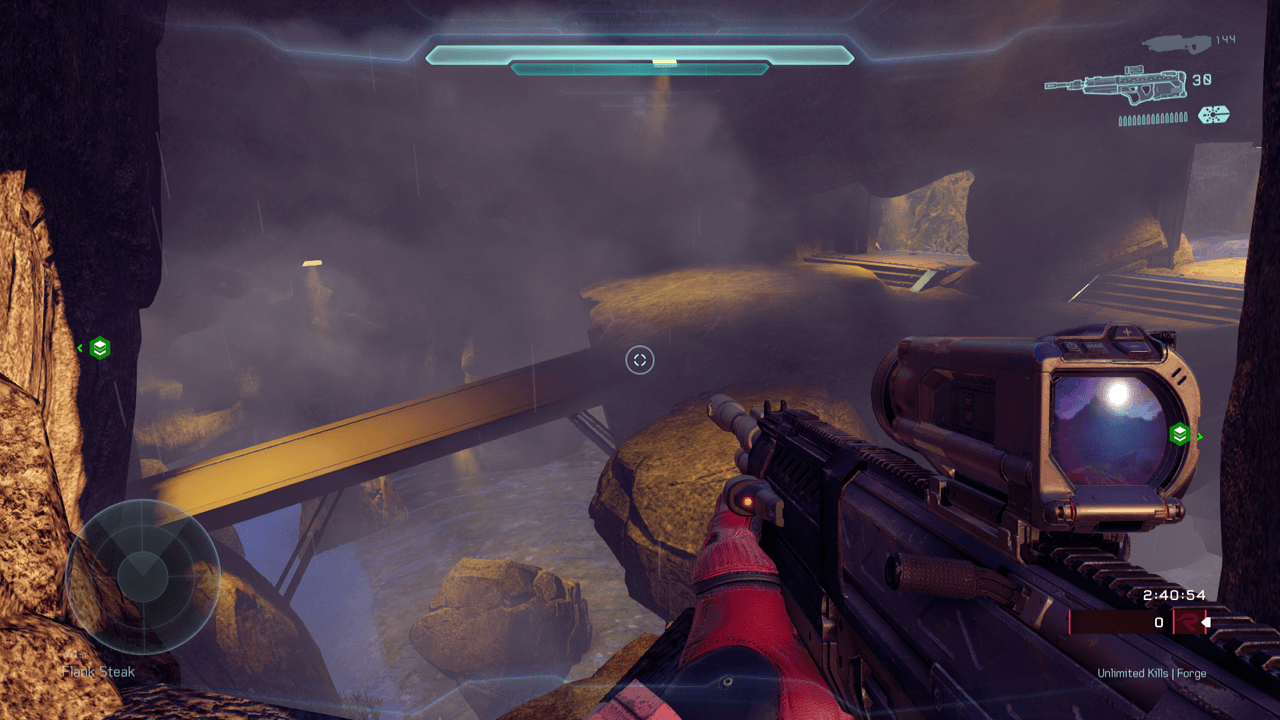The height and width of the screenshot is (720, 1280).
Task: Click the white flag marker arrow
Action: pos(1207,621)
